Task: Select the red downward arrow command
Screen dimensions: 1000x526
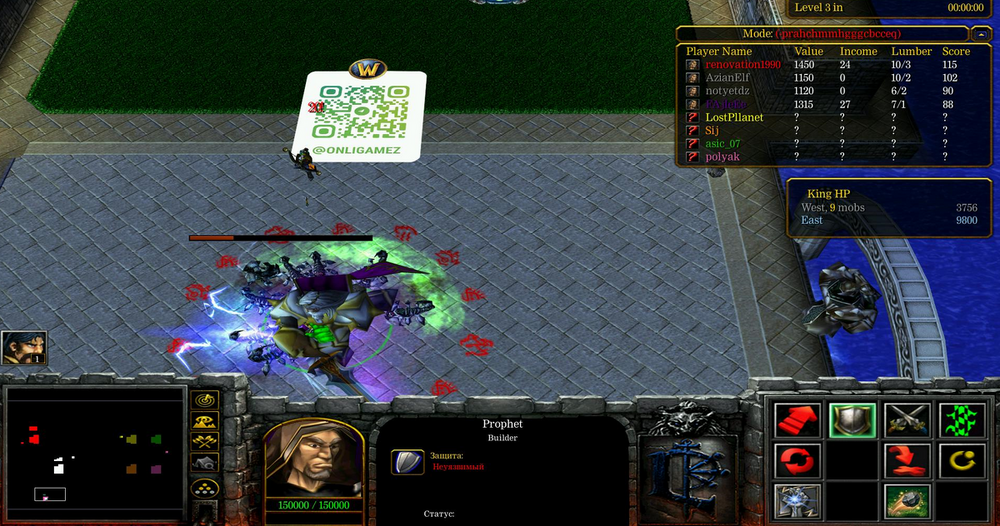Action: (908, 461)
